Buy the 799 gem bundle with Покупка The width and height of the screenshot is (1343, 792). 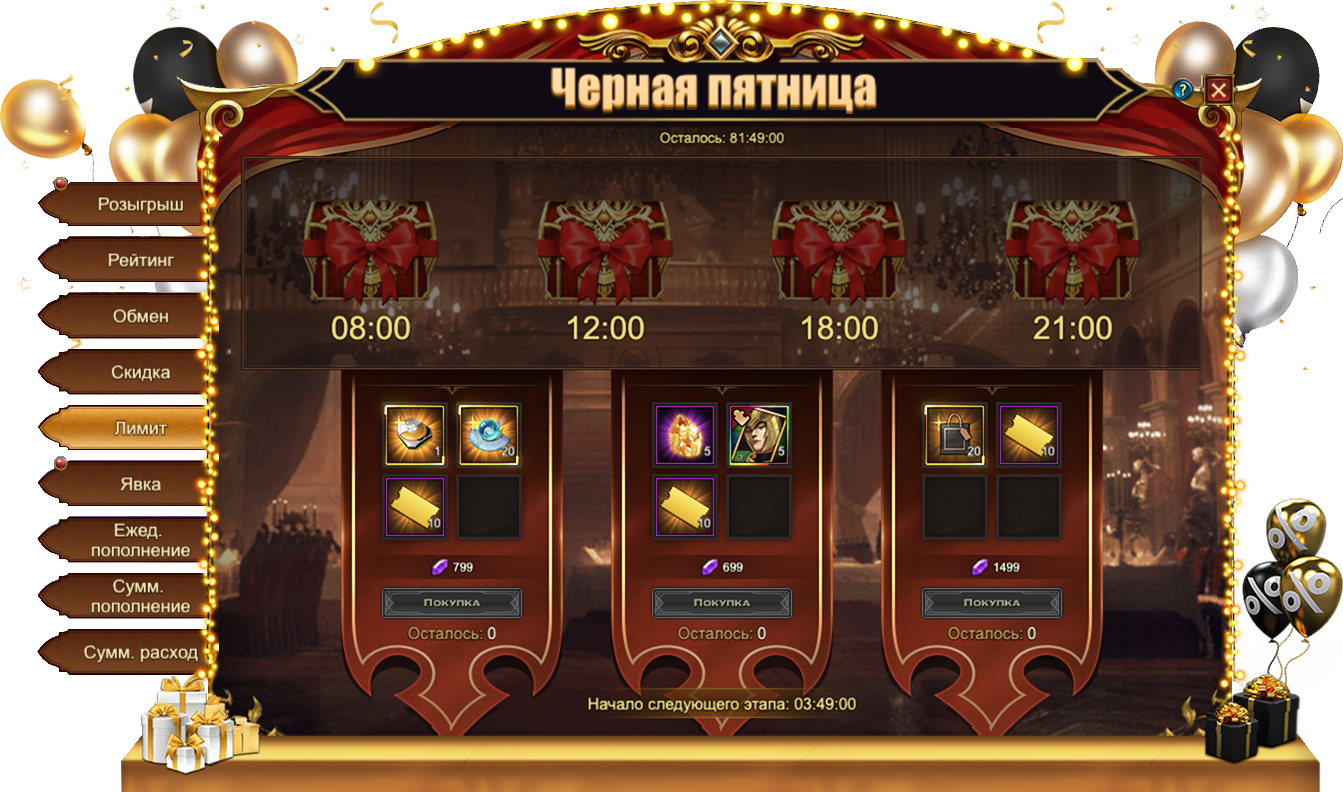click(452, 603)
